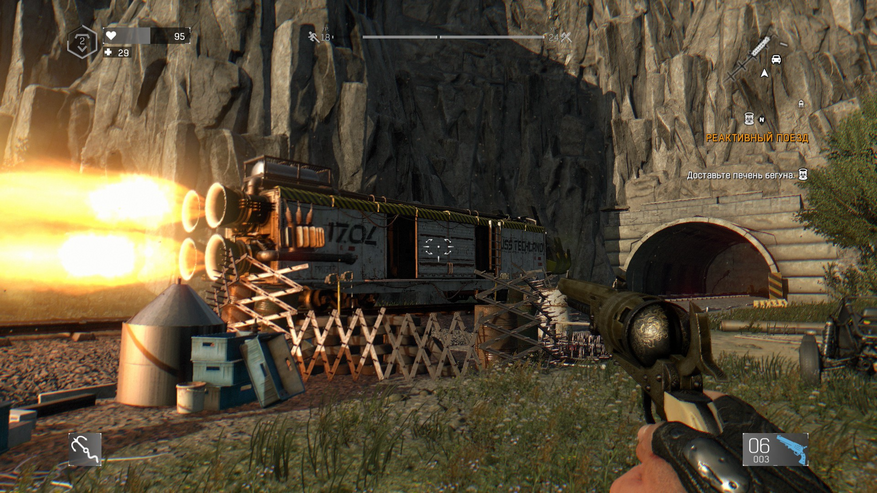
Task: Select the car marker on the minimap
Action: [777, 60]
